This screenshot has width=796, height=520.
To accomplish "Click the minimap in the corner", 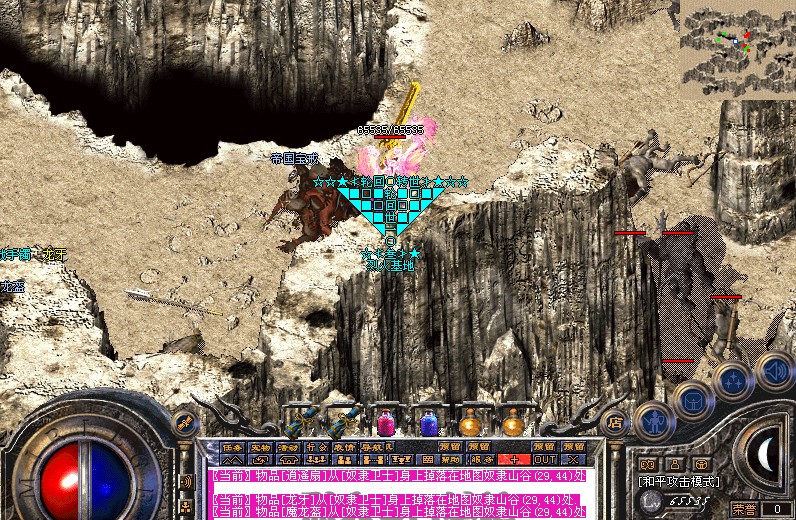I will [x=737, y=44].
